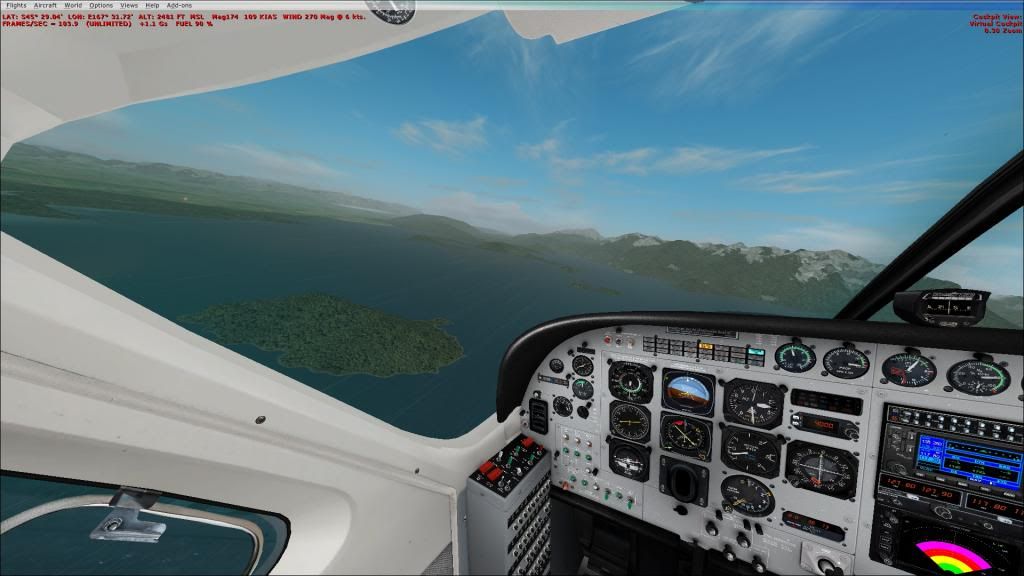This screenshot has height=576, width=1024.
Task: Open the Help menu
Action: (152, 5)
